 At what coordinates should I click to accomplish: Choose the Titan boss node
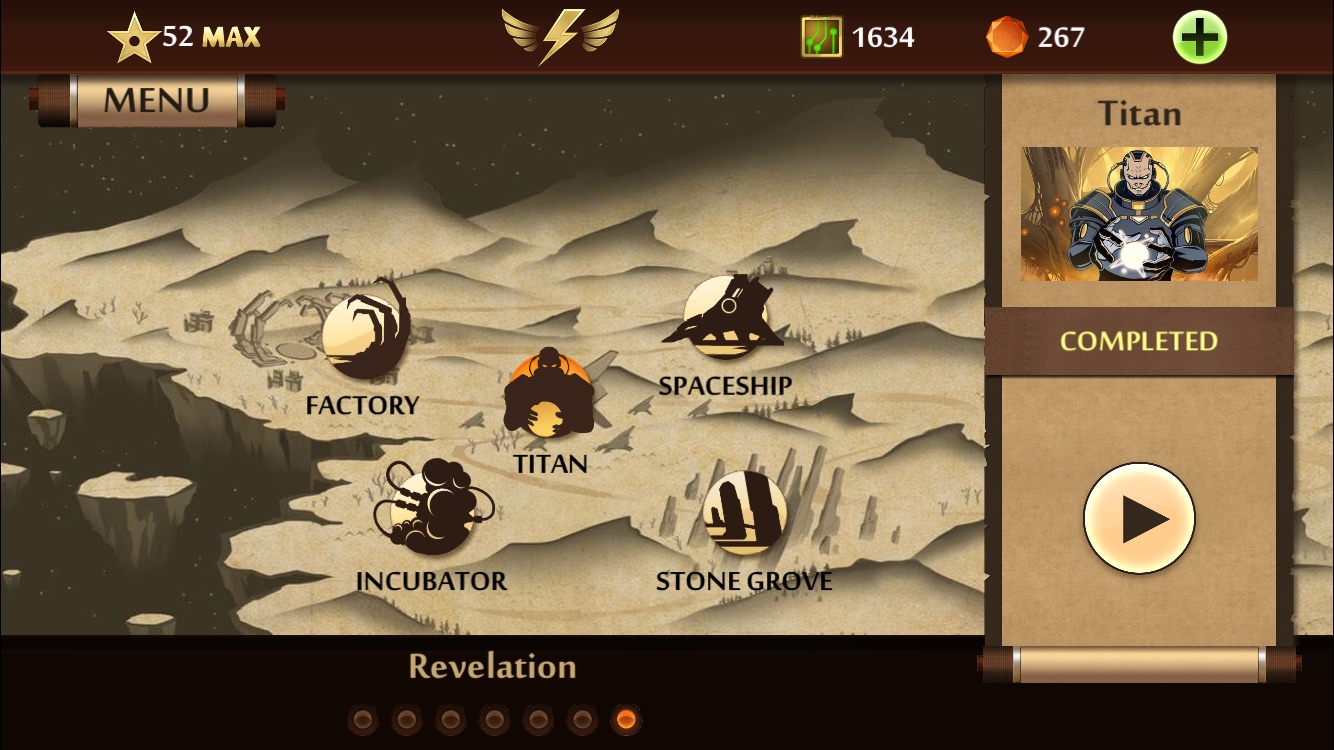point(548,394)
